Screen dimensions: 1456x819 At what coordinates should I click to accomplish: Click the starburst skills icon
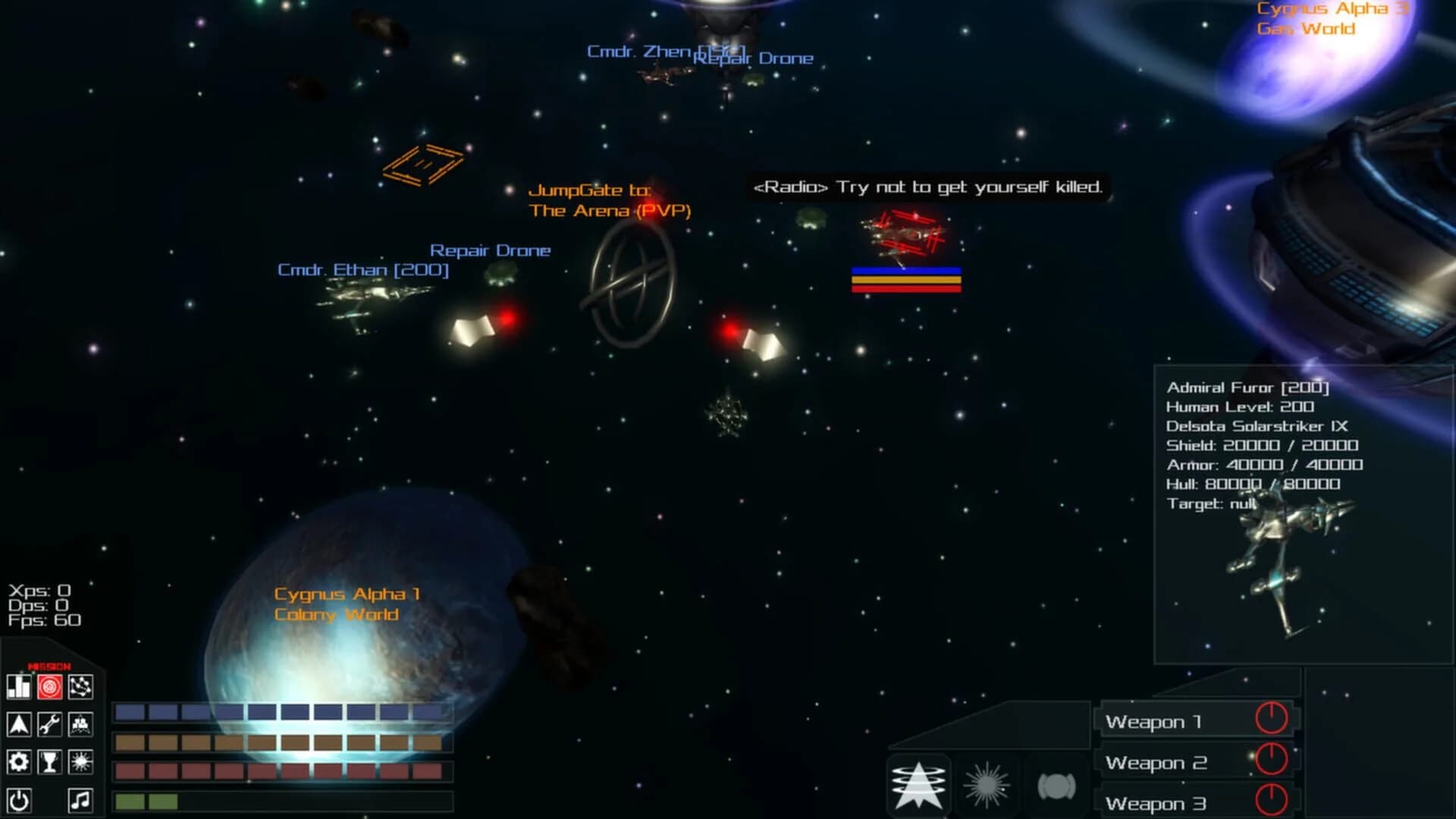pyautogui.click(x=80, y=762)
